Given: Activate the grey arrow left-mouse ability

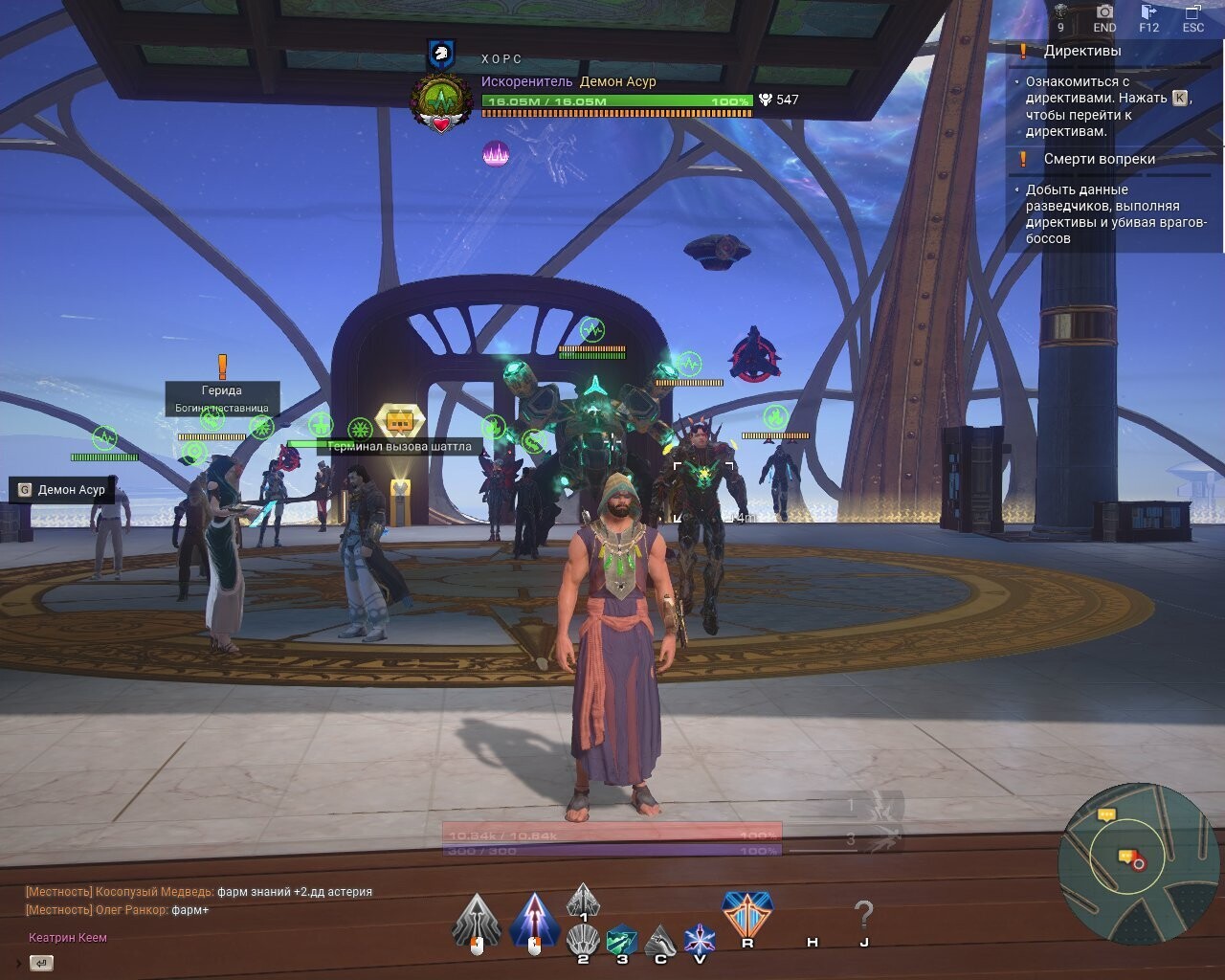Looking at the screenshot, I should point(477,920).
